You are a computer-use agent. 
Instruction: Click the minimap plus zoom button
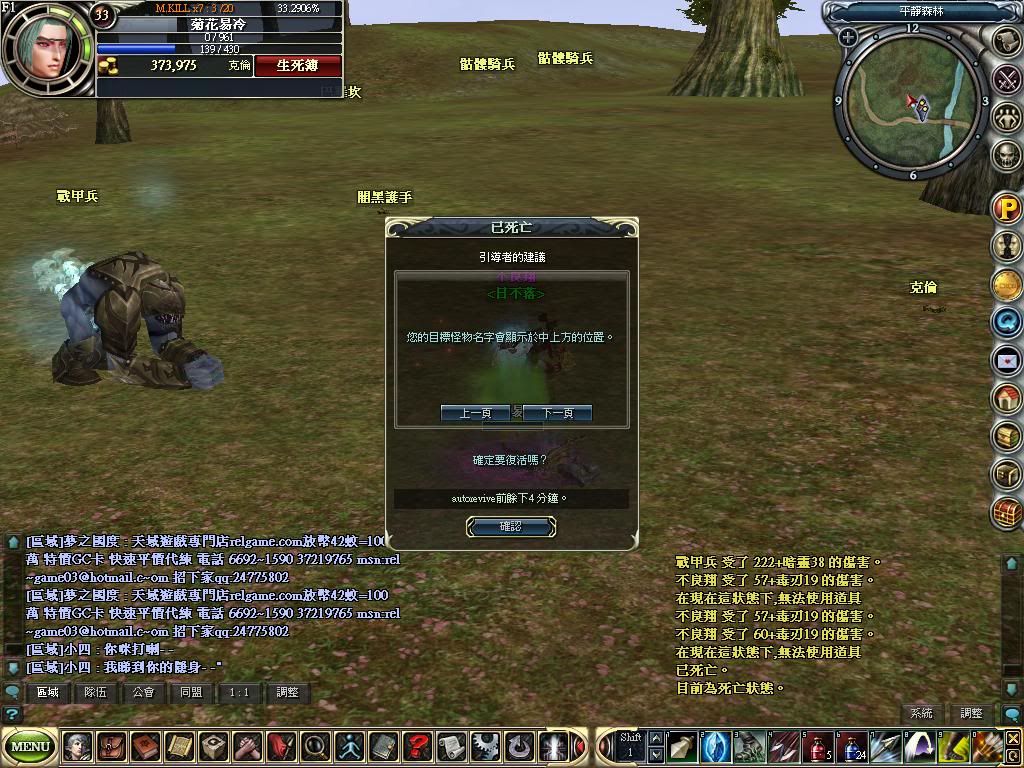pos(848,38)
